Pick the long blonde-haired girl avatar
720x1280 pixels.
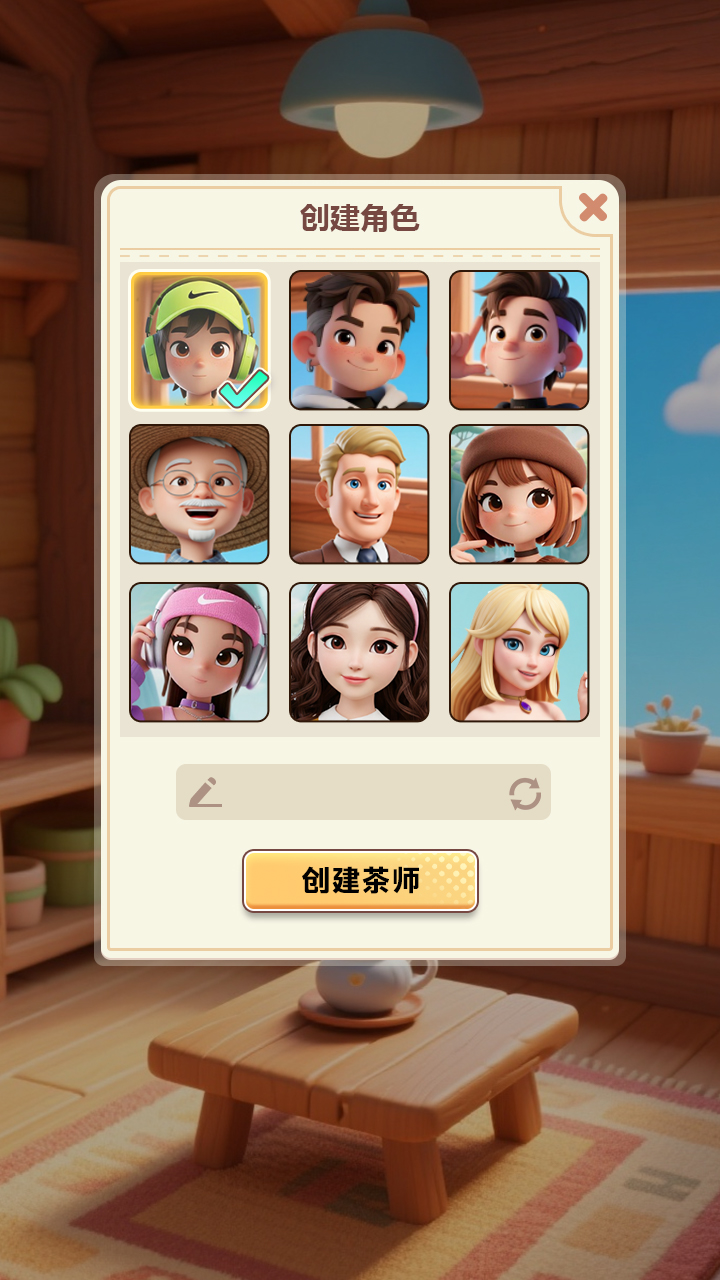[519, 652]
